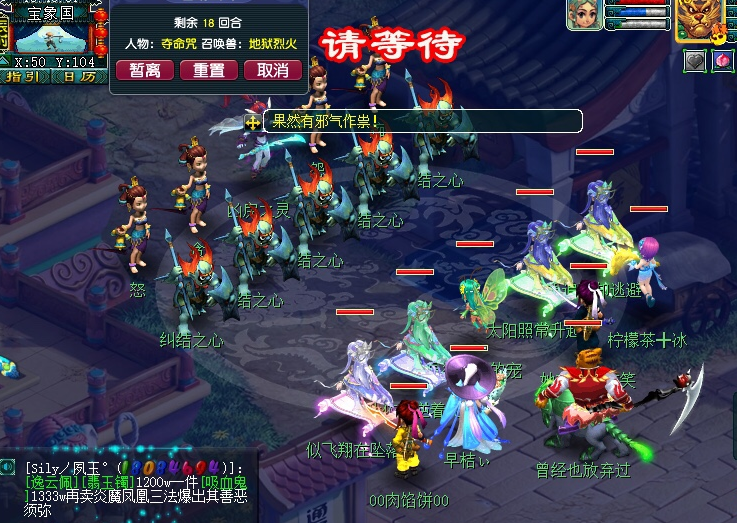The image size is (737, 523).
Task: Open the 逸云佩 item link in chat
Action: tap(53, 482)
